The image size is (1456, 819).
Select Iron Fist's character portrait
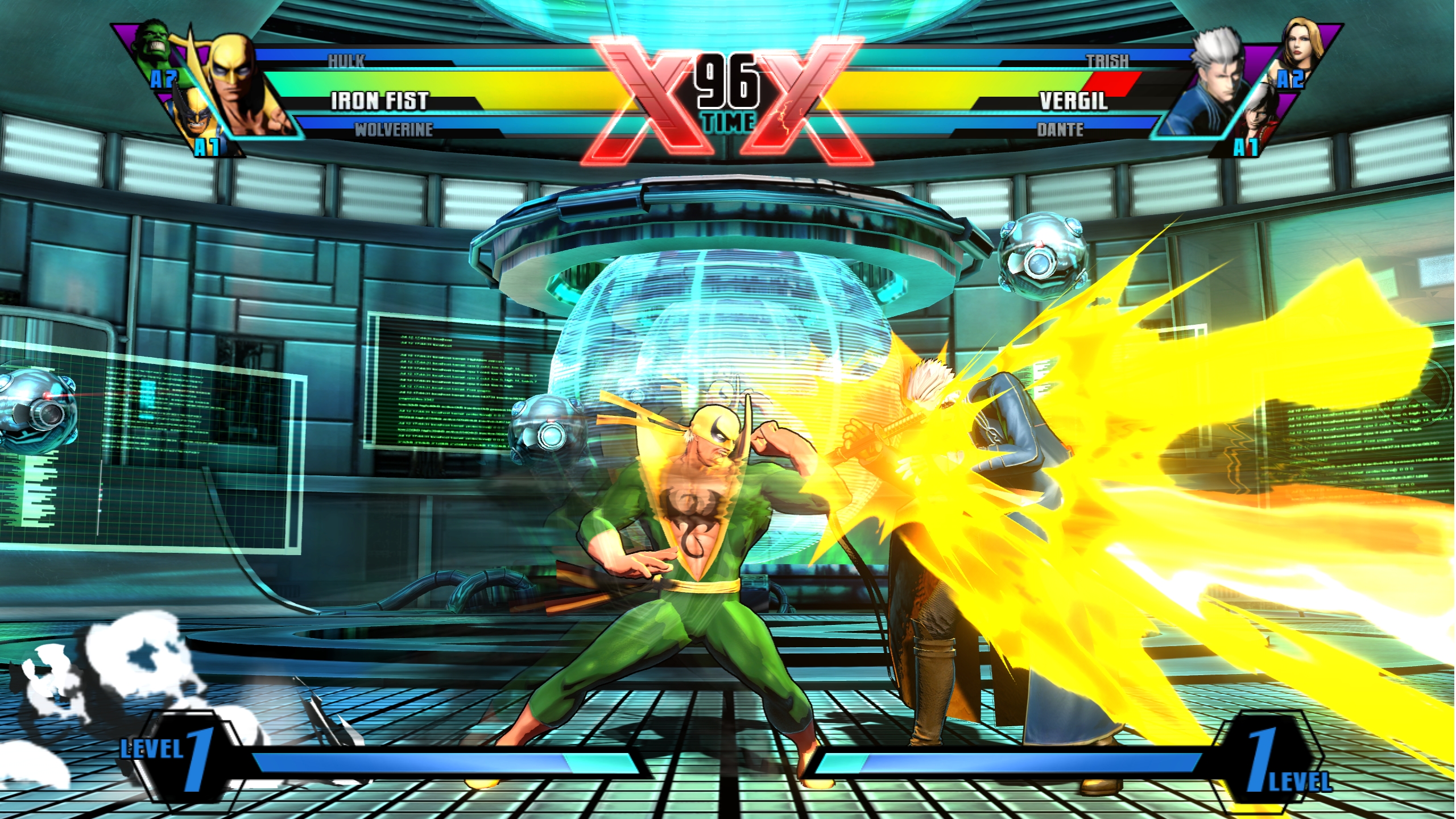click(242, 85)
